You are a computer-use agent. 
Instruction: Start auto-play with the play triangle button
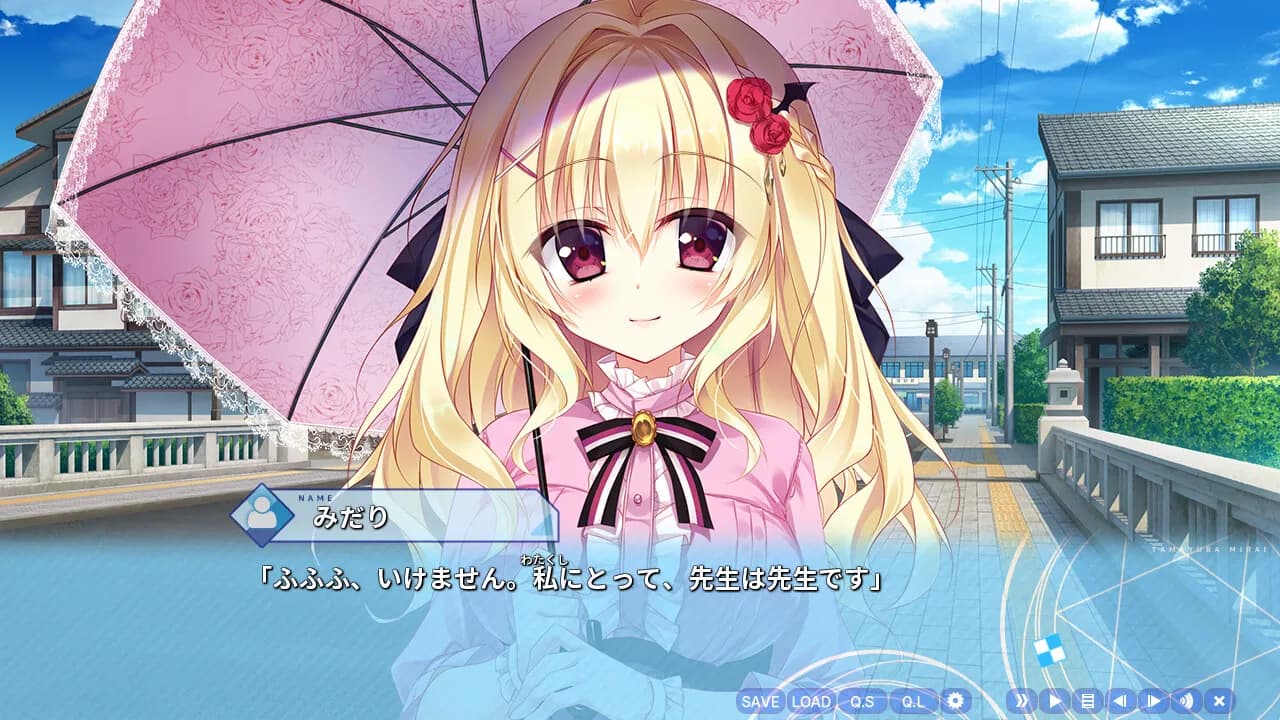click(x=1054, y=701)
